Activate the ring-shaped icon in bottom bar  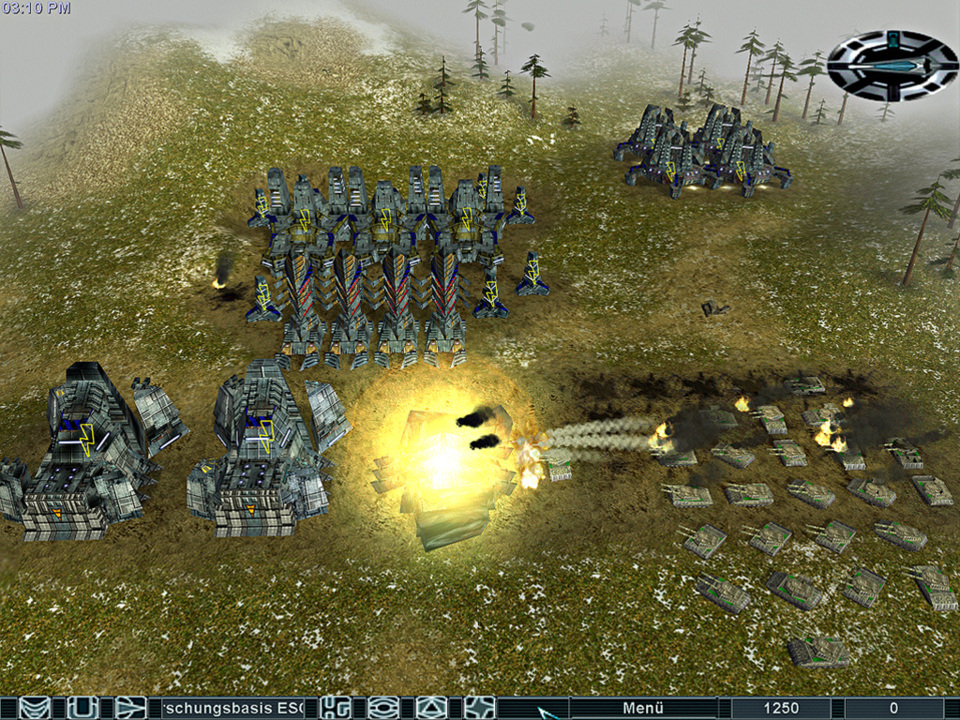(x=383, y=708)
